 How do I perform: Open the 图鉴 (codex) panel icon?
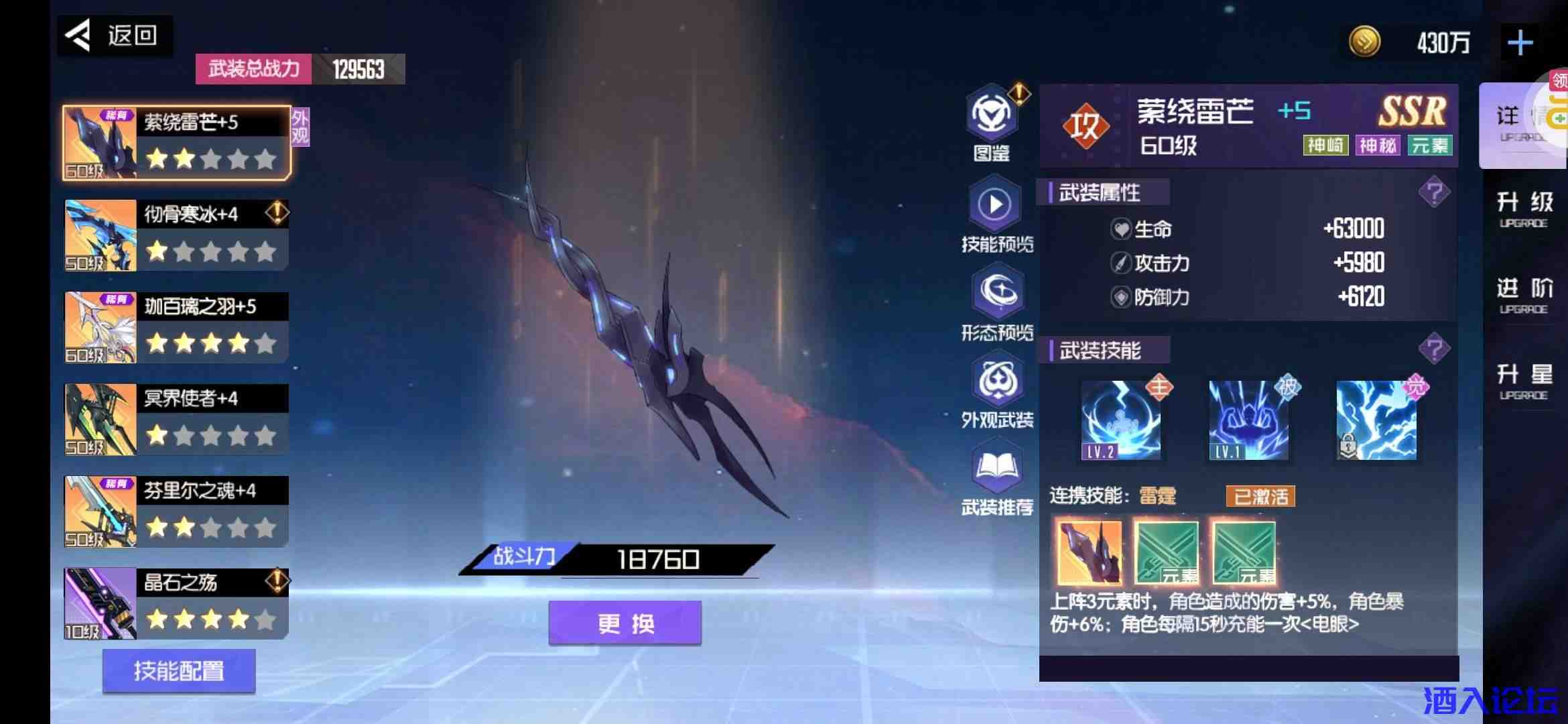994,117
